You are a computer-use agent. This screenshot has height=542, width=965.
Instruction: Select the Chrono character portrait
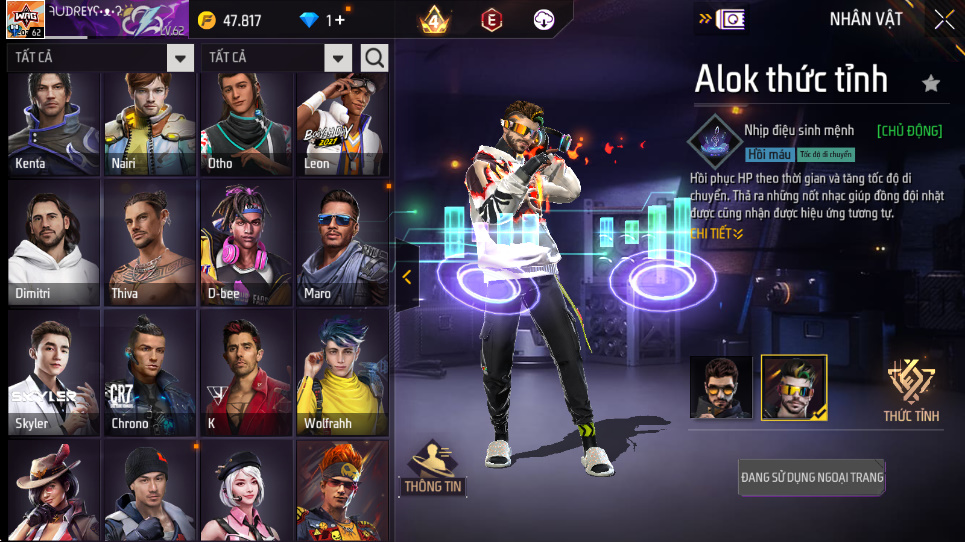click(150, 374)
